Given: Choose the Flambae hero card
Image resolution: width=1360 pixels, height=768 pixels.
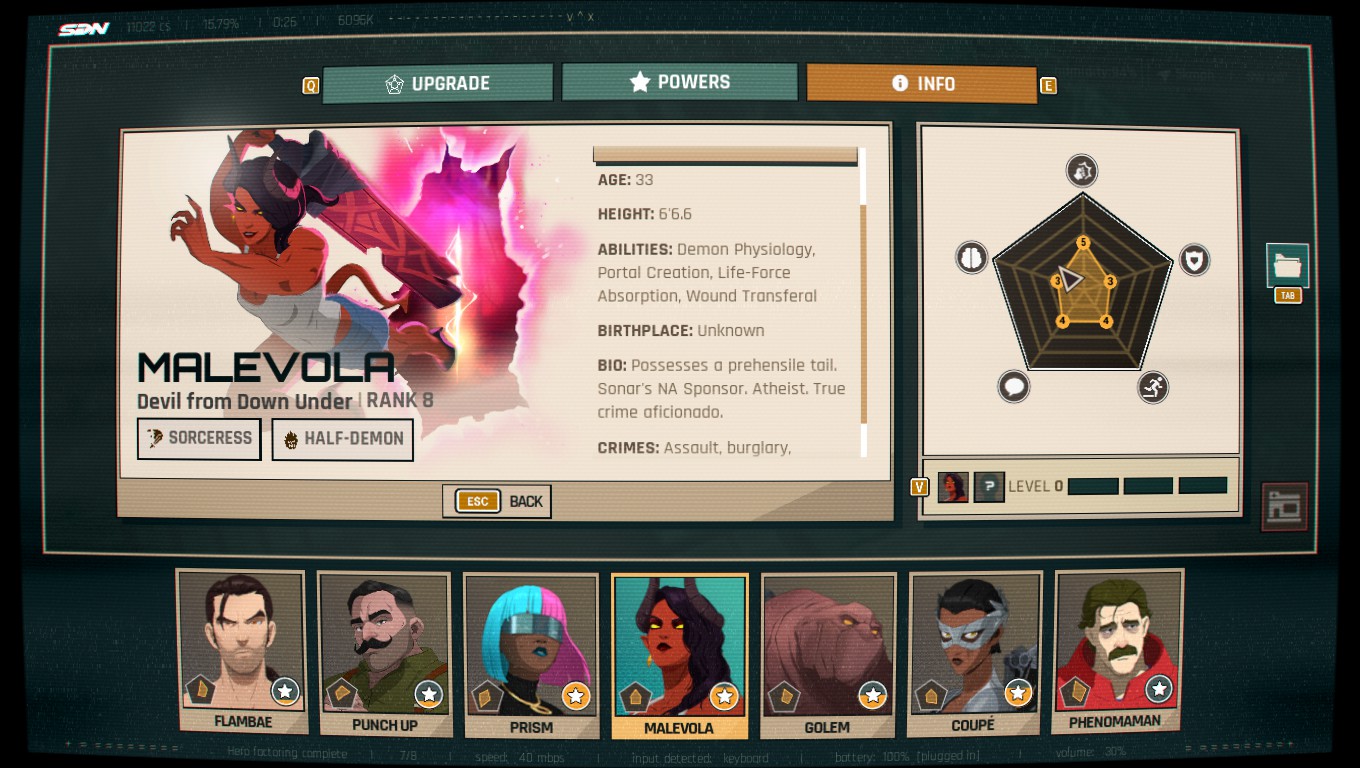Looking at the screenshot, I should coord(242,651).
